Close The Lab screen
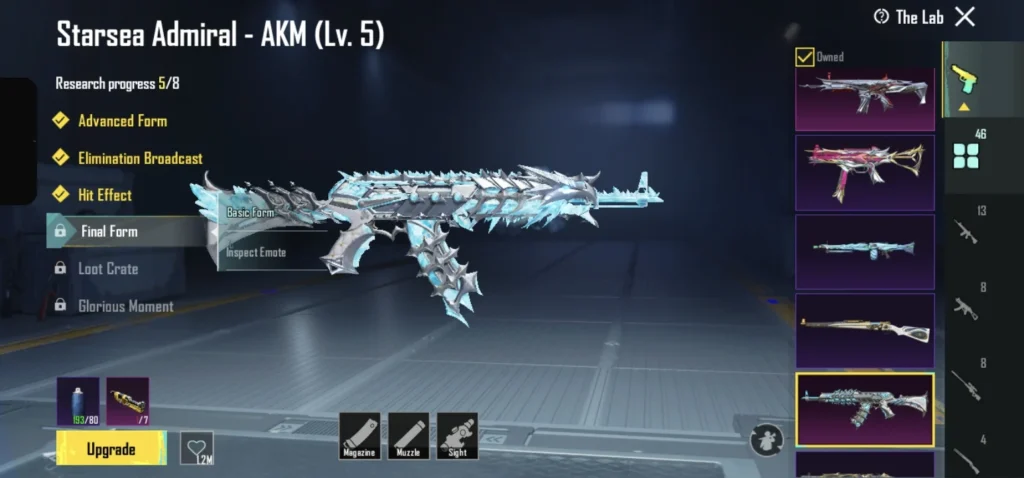 pyautogui.click(x=964, y=16)
